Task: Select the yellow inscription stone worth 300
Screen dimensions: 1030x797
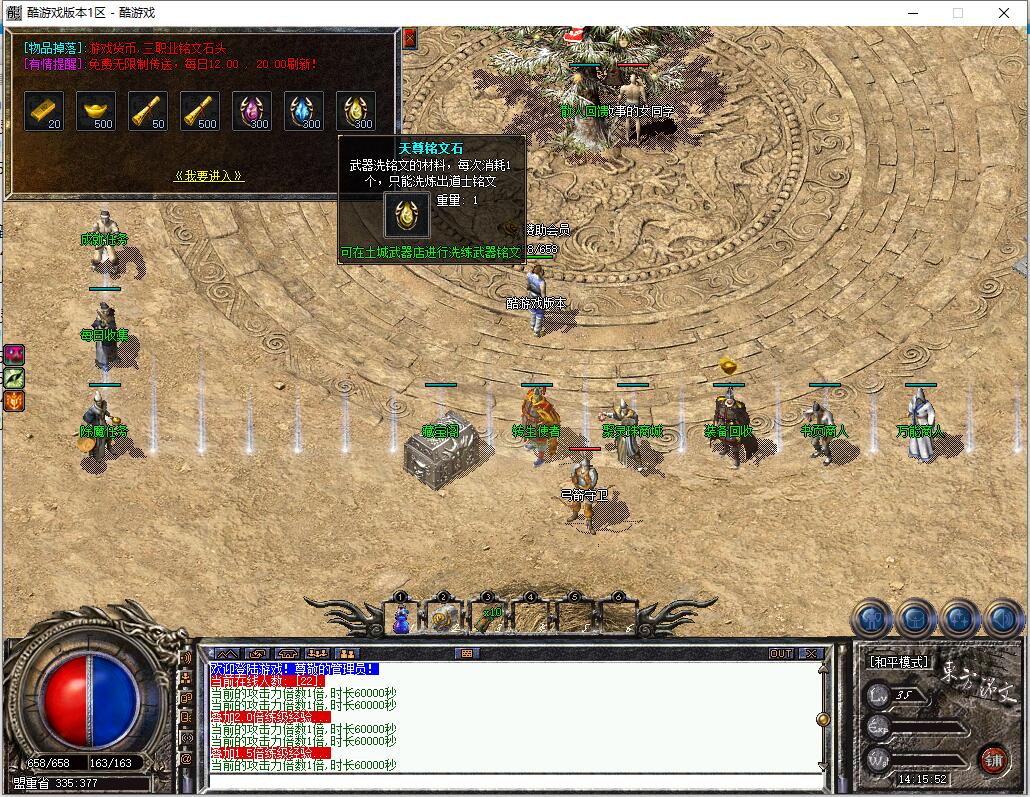Action: coord(356,111)
